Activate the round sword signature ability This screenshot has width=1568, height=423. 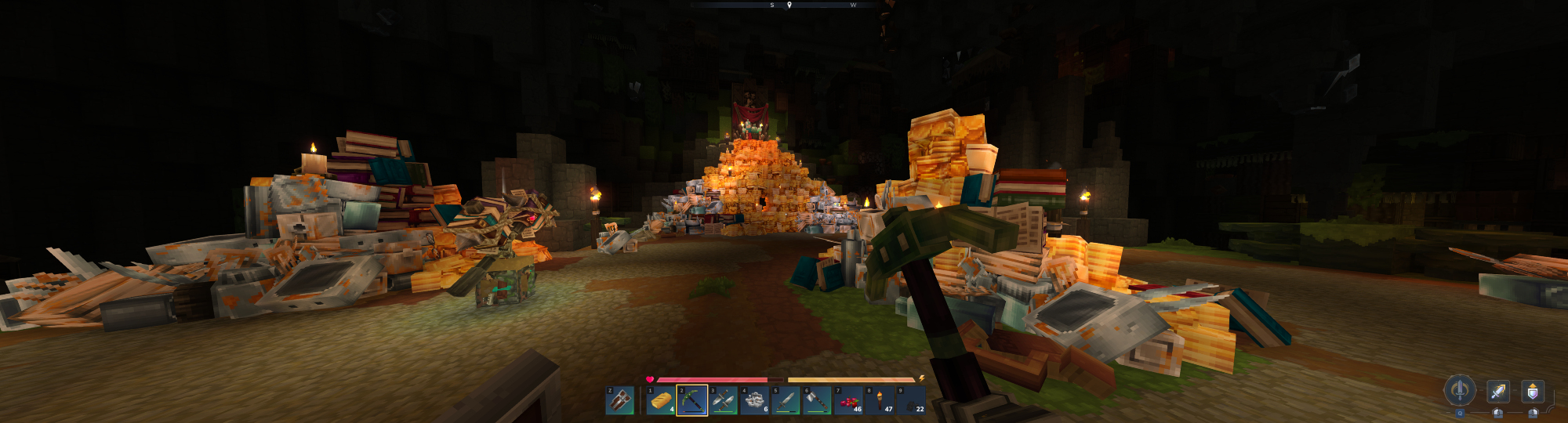coord(1460,389)
